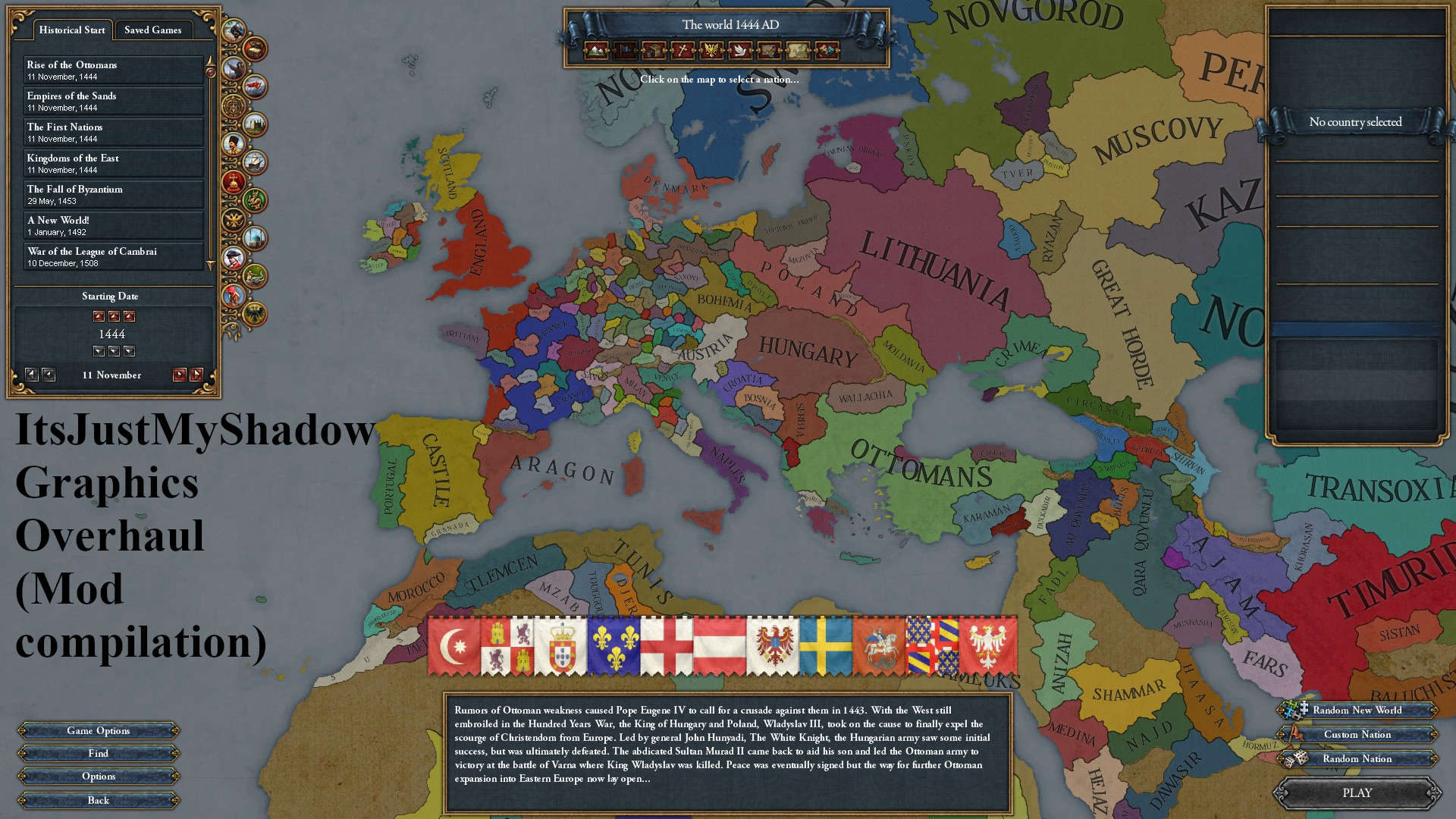Click the golden two-headed eagle DLC icon

click(x=233, y=220)
